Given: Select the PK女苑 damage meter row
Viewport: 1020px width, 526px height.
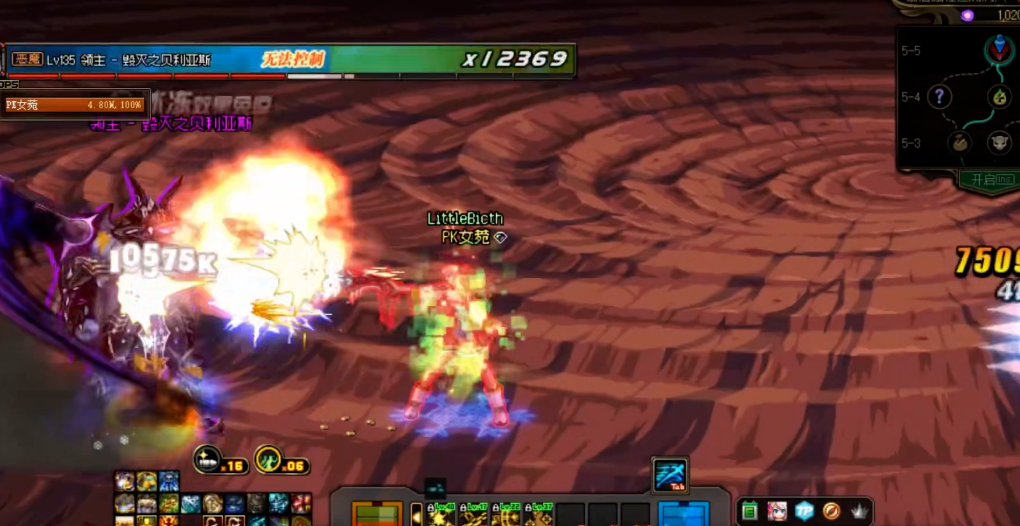Looking at the screenshot, I should pyautogui.click(x=74, y=104).
